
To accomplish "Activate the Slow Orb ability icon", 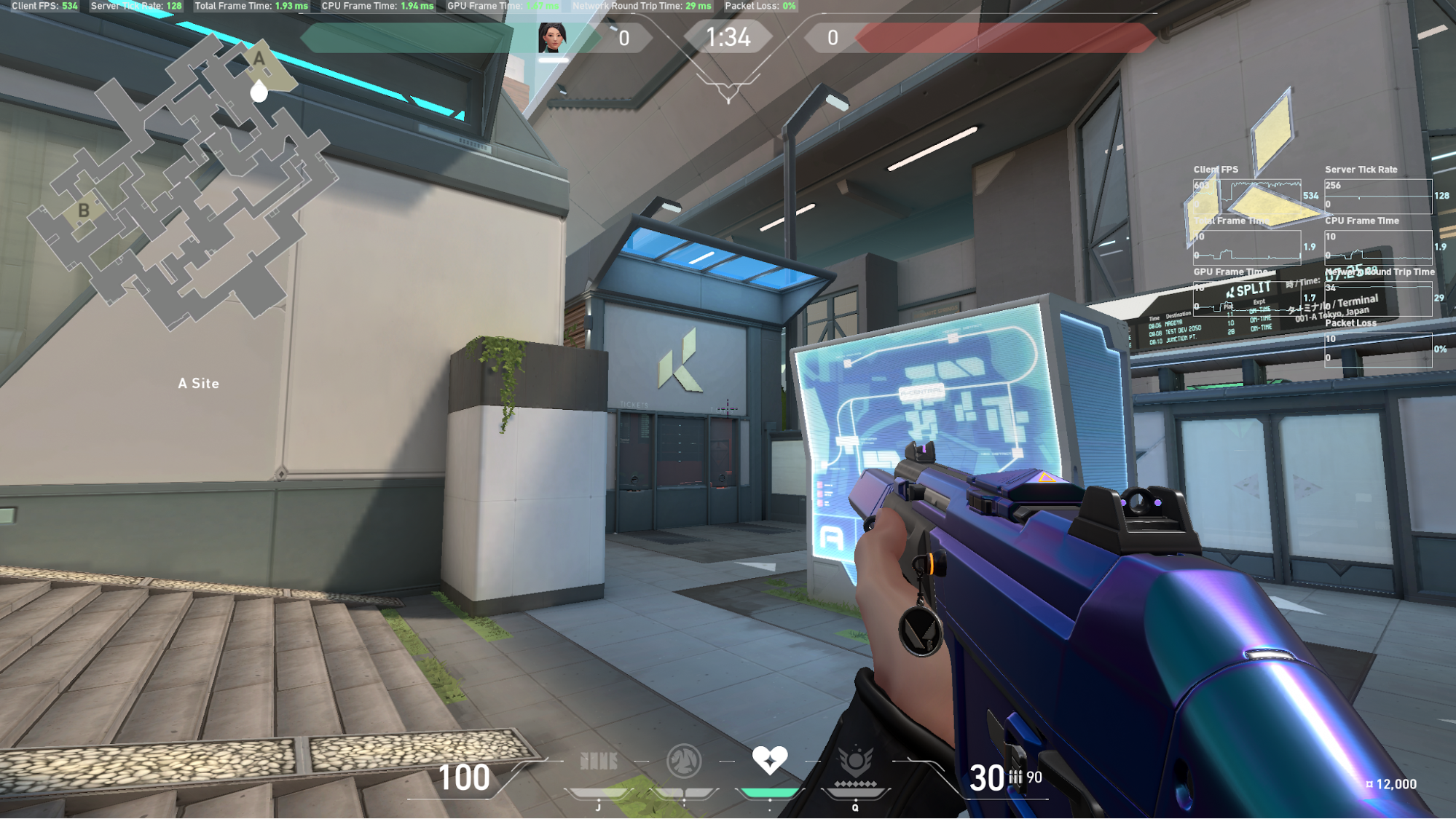I will pos(684,761).
